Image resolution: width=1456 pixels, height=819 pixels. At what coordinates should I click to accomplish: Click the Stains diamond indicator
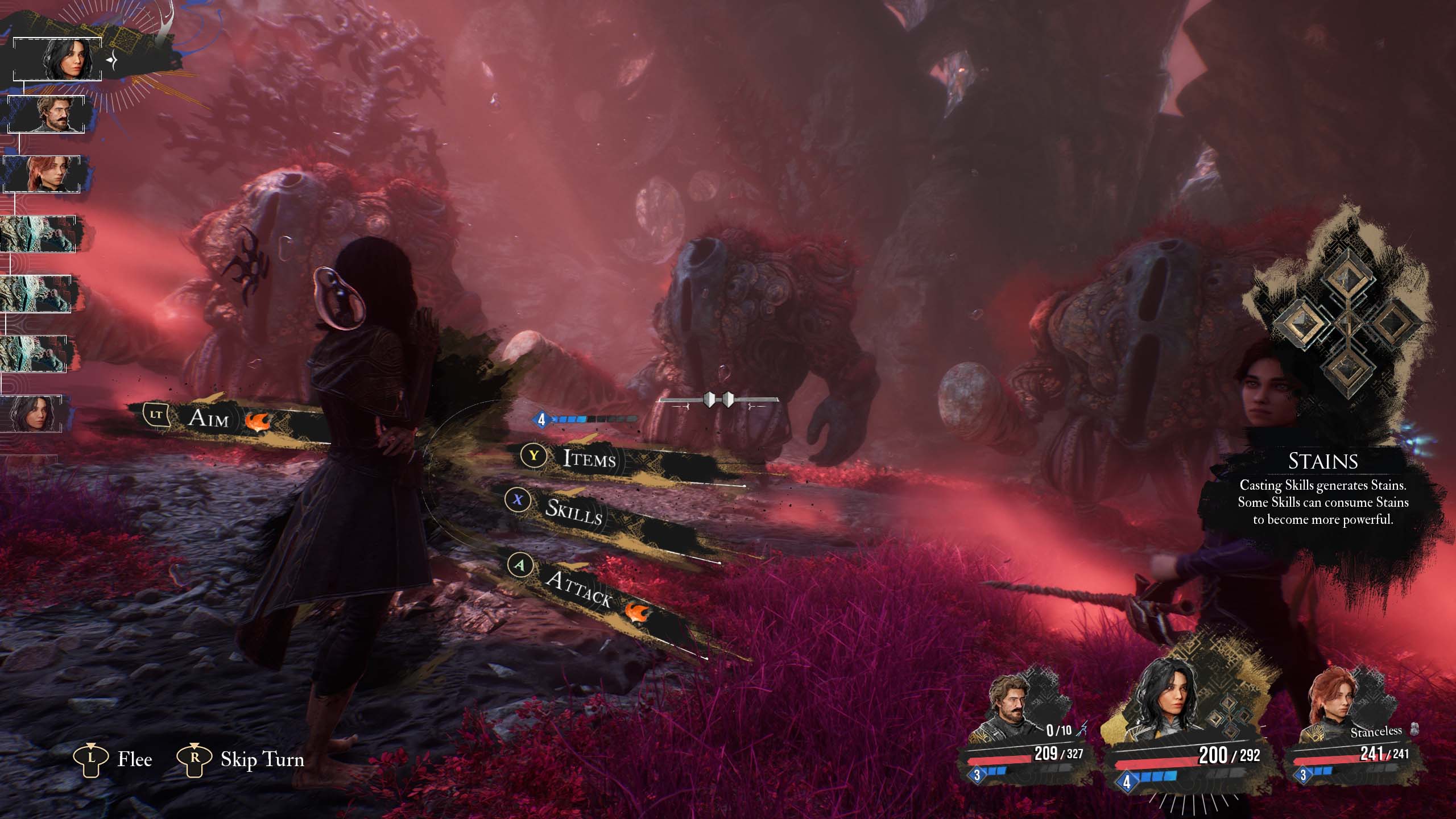pyautogui.click(x=1346, y=322)
